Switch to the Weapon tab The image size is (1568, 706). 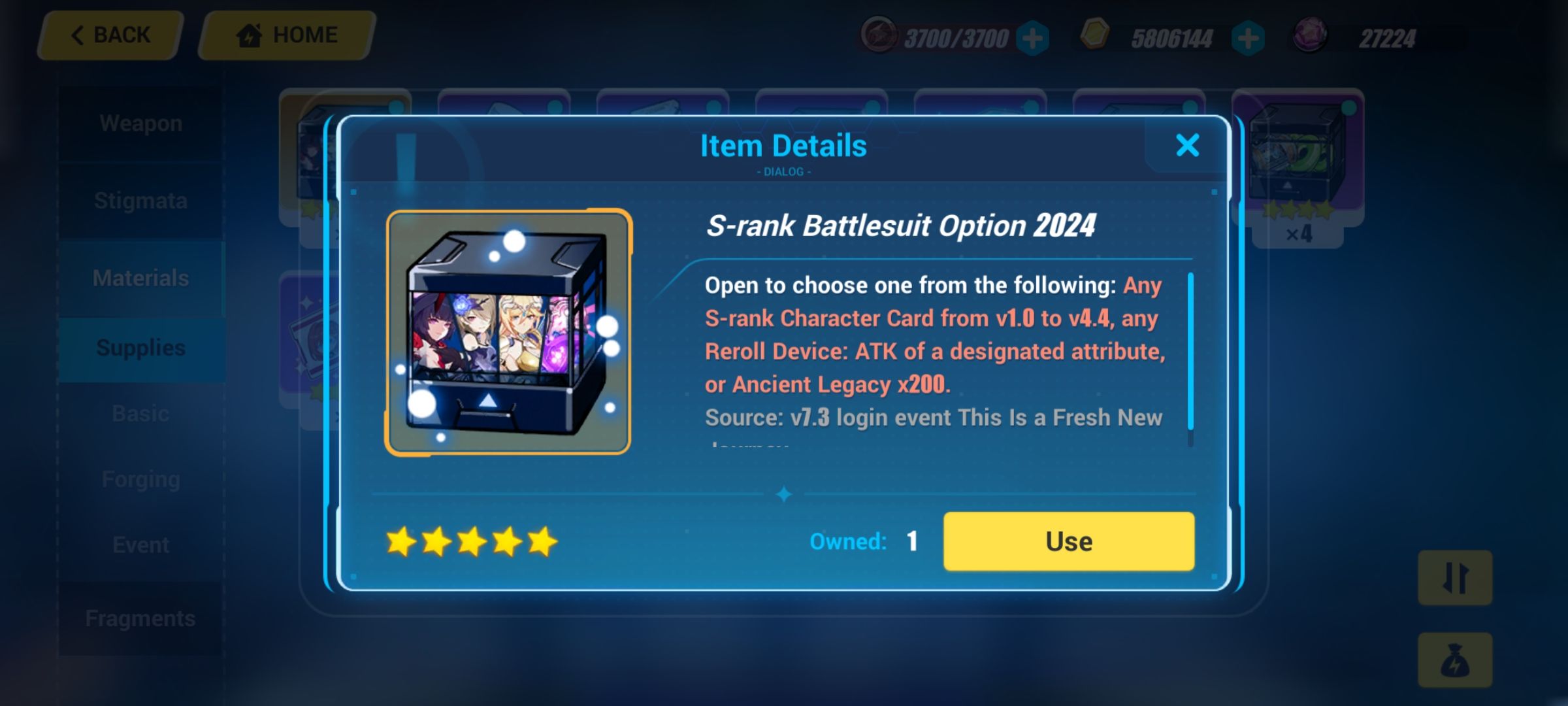point(140,122)
